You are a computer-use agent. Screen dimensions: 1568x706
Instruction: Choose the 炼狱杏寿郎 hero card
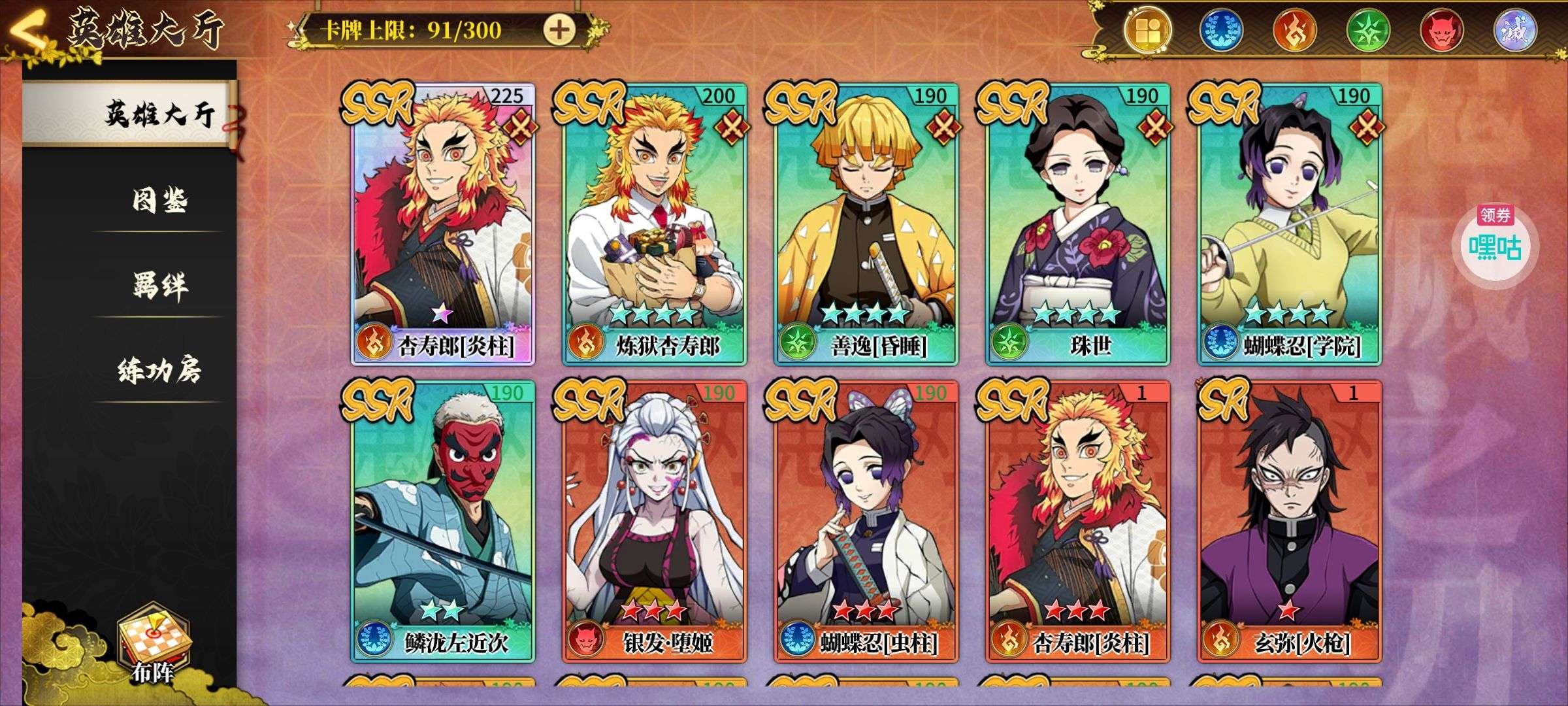point(655,224)
